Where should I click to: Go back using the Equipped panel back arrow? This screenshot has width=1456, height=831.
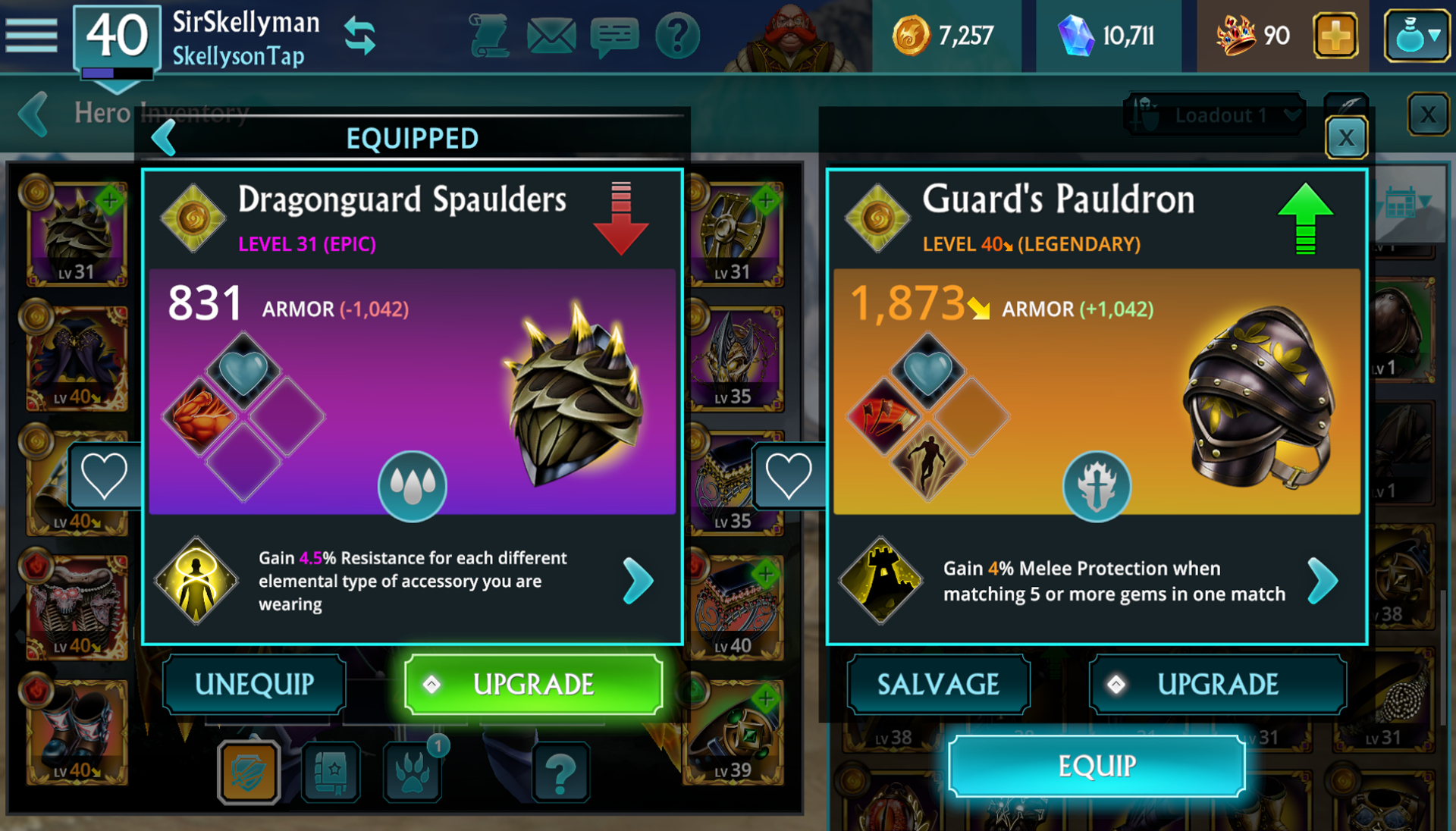coord(163,138)
